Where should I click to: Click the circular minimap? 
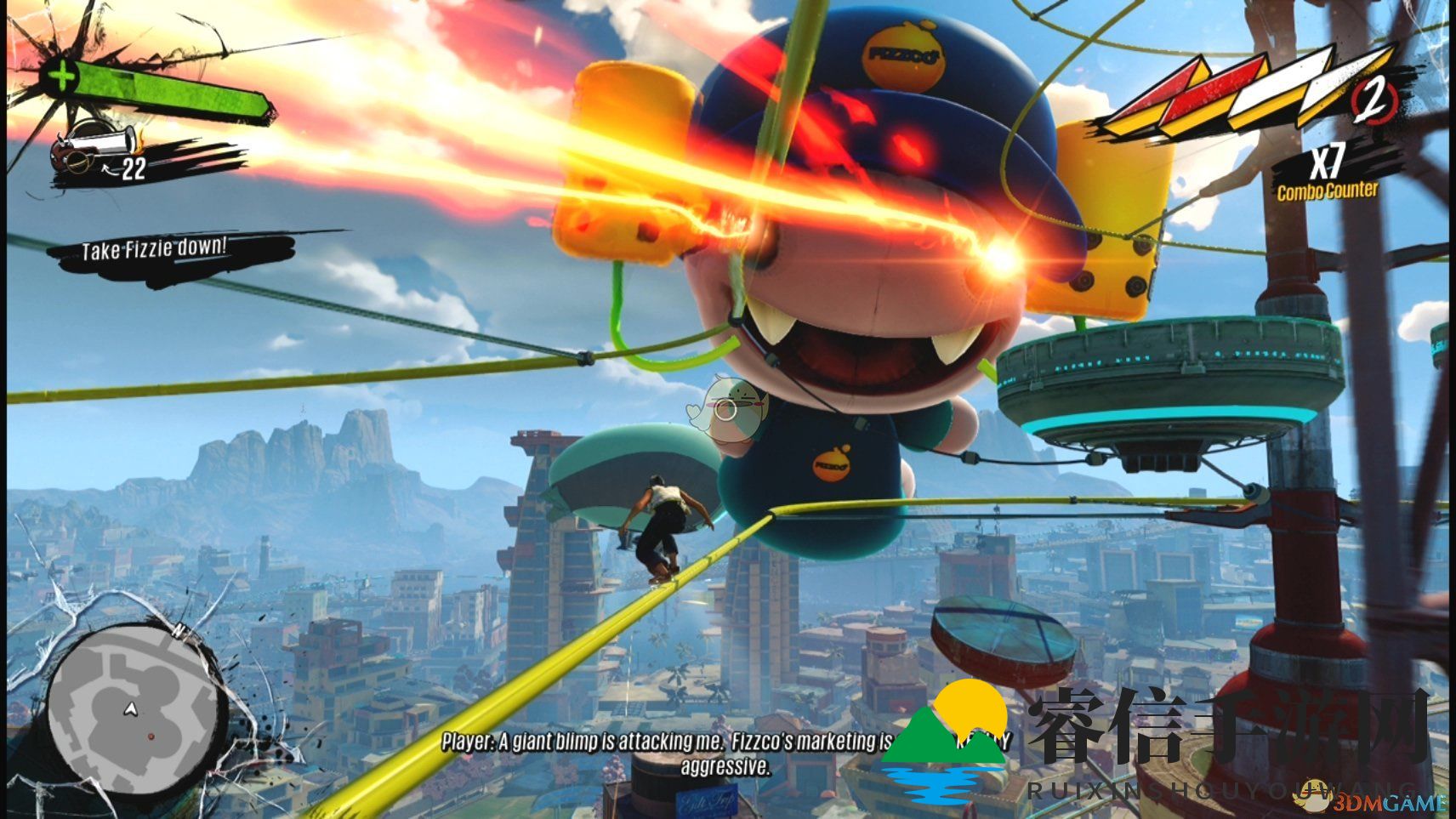click(x=133, y=712)
